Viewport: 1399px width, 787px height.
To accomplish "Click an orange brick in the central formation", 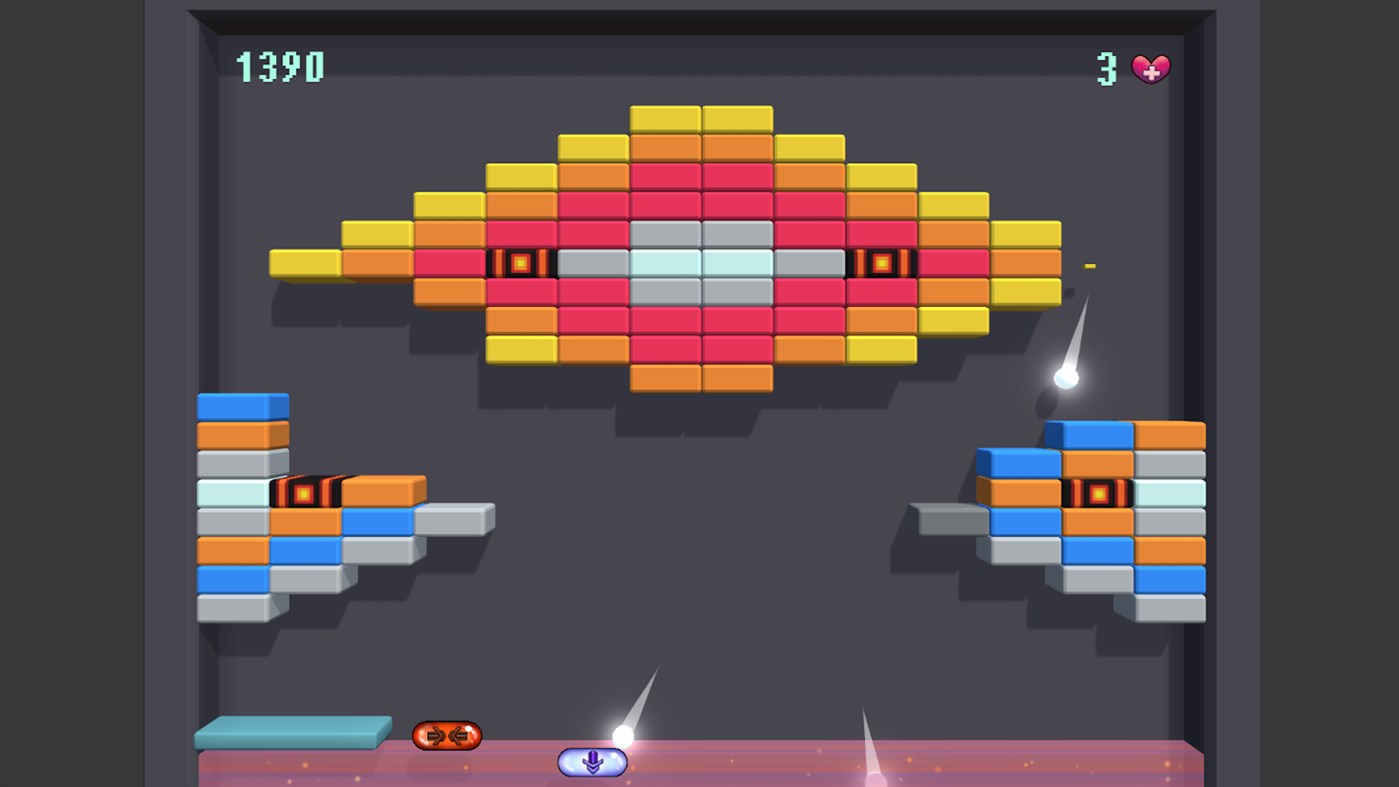I will click(665, 145).
